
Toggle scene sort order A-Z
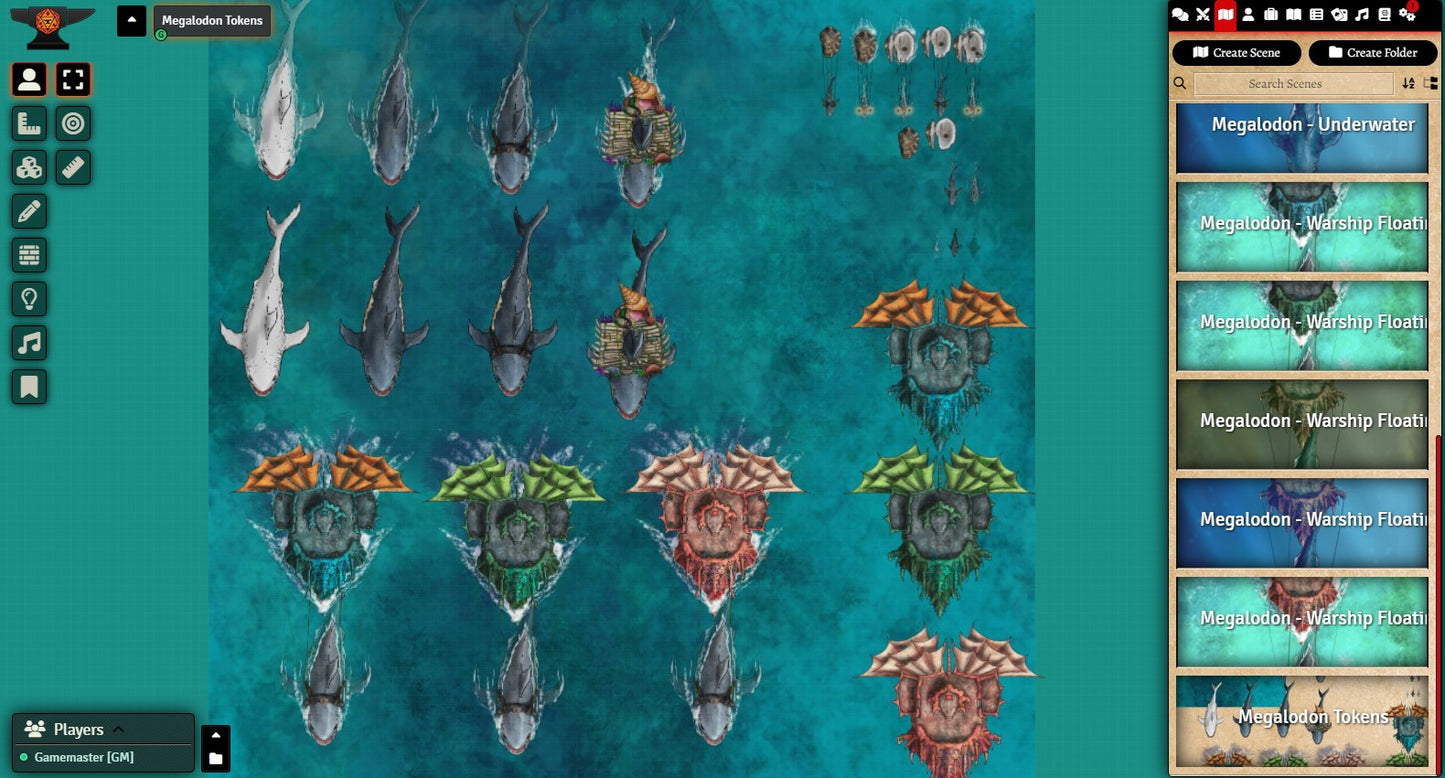[1408, 84]
